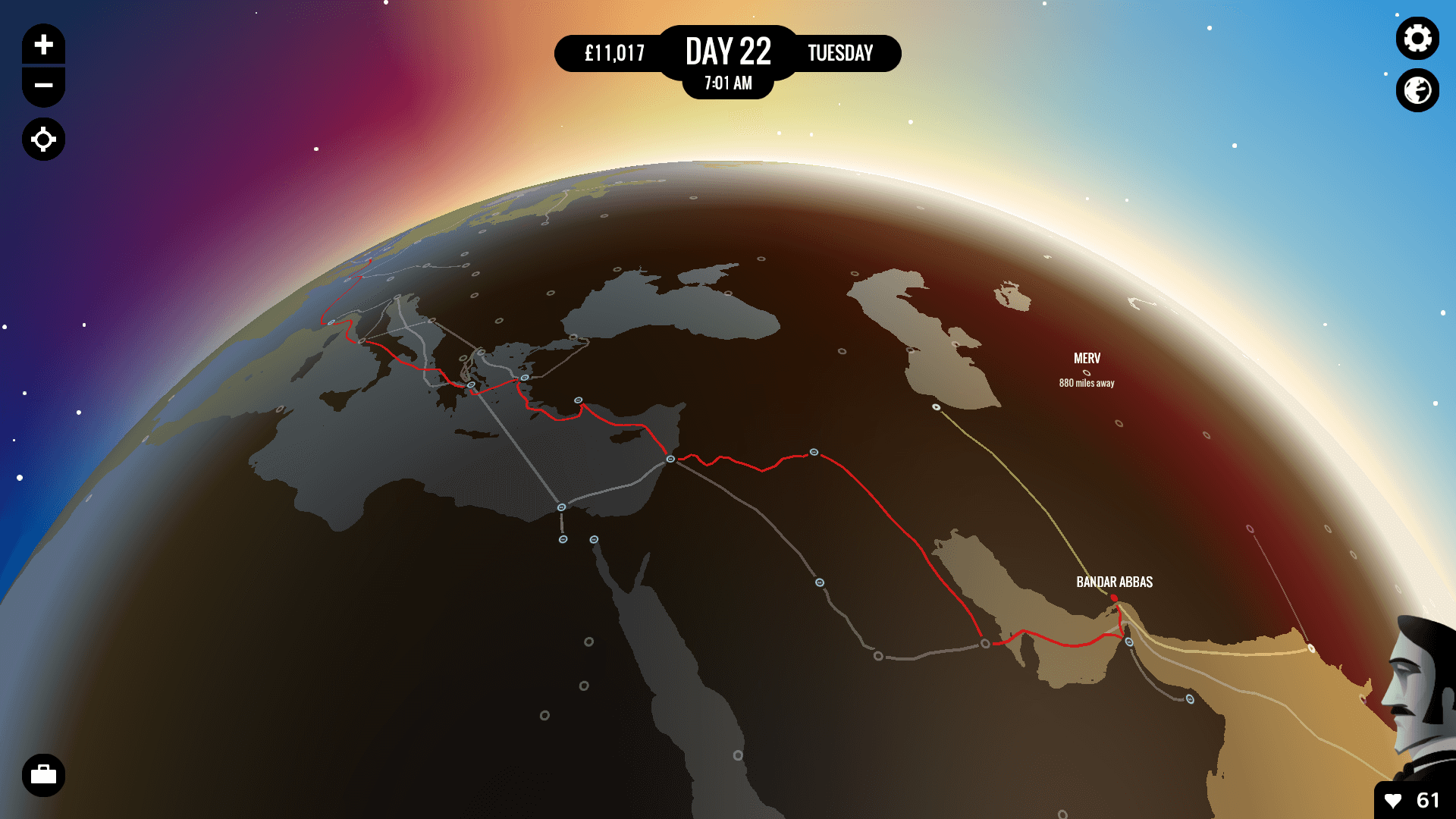View the £11,017 money balance
The height and width of the screenshot is (819, 1456).
[615, 54]
